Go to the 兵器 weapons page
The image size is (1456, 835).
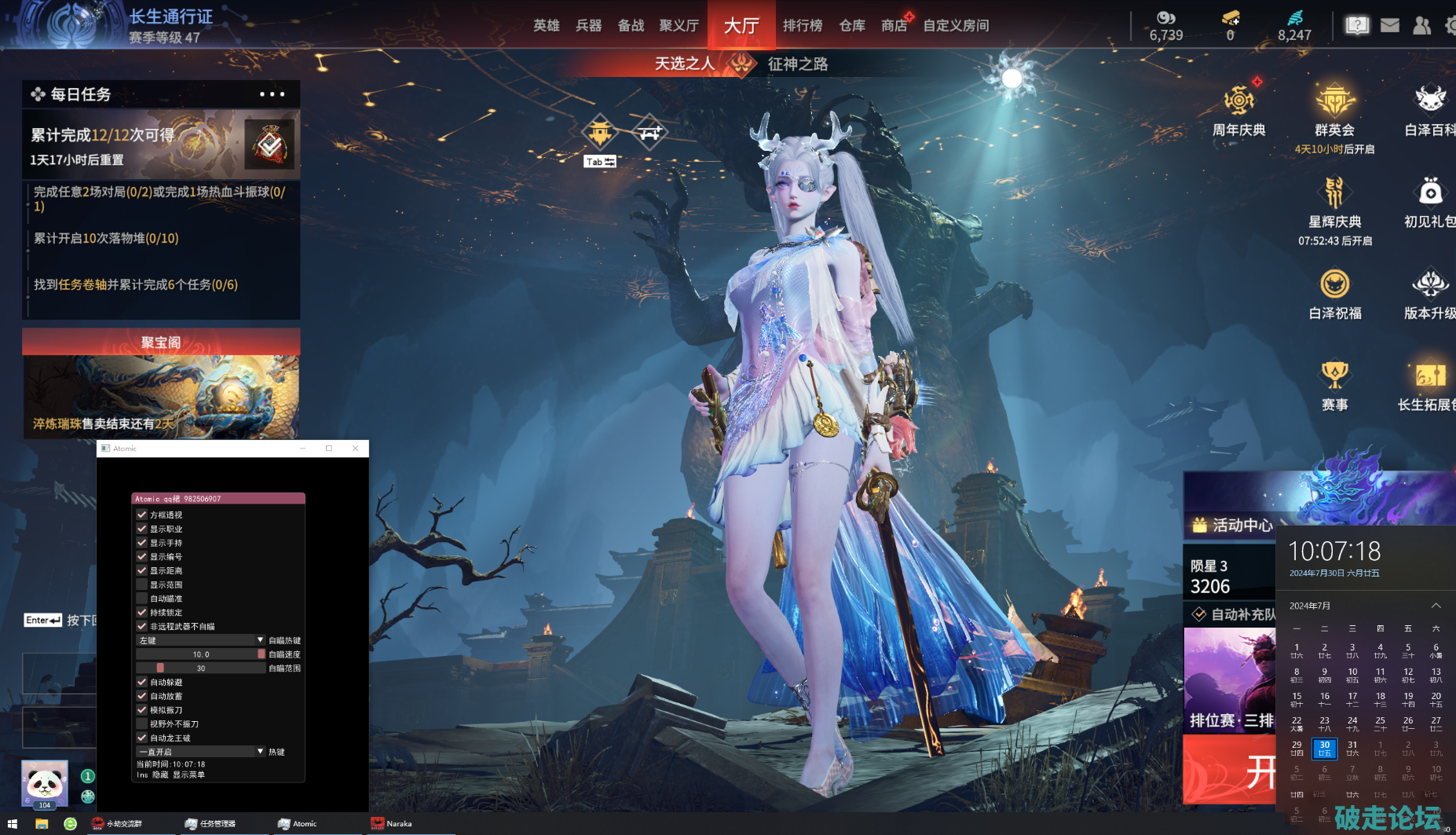(588, 26)
